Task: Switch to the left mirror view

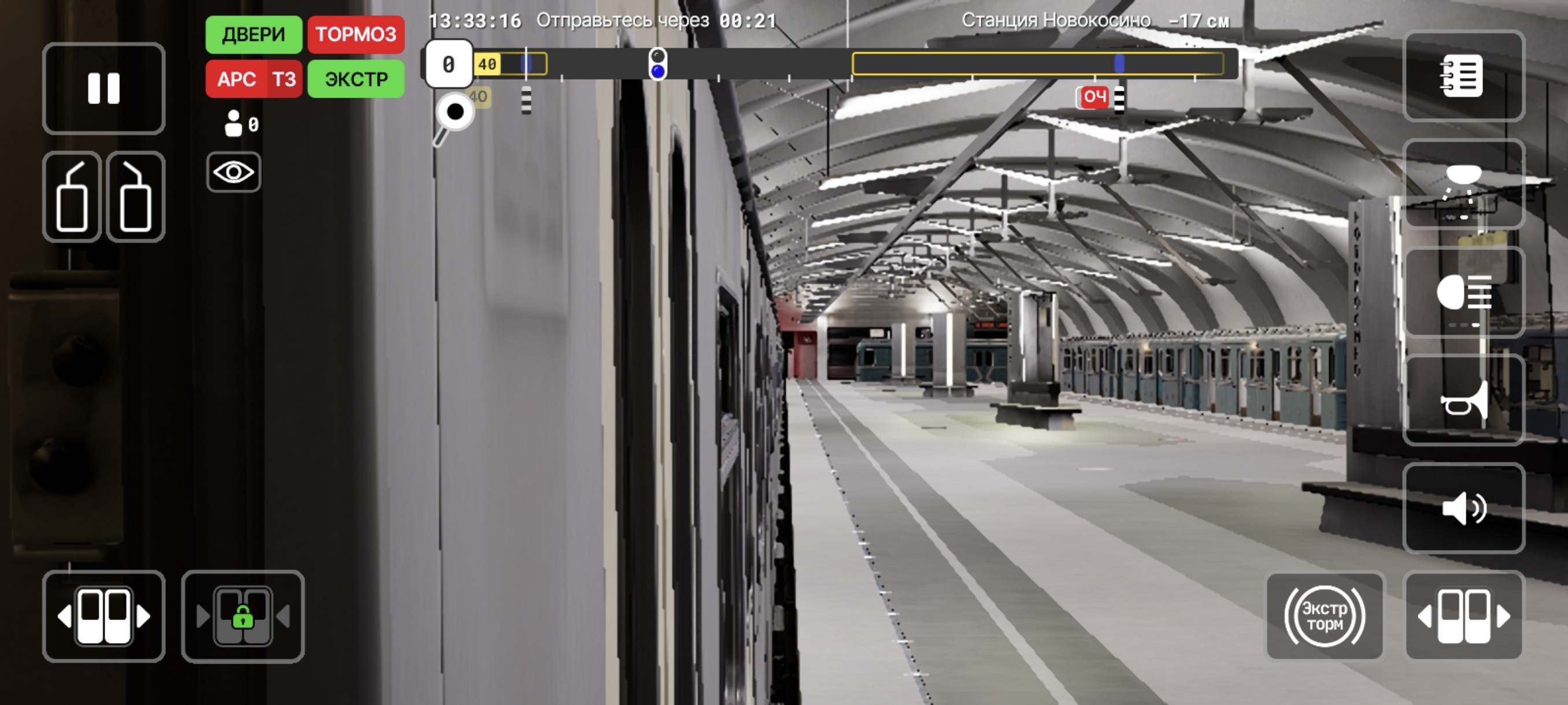Action: [72, 196]
